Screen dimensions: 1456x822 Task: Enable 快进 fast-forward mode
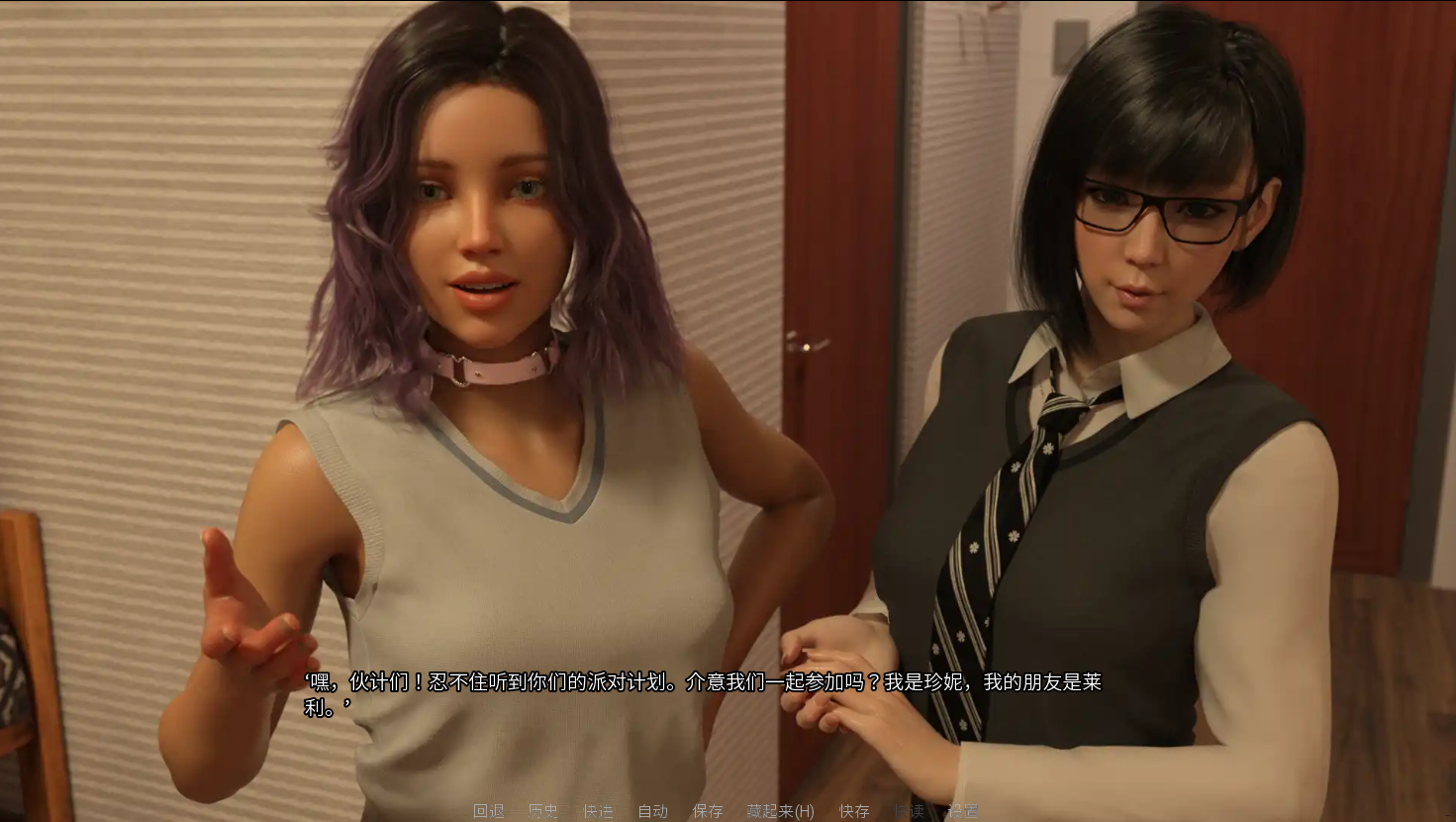coord(597,810)
